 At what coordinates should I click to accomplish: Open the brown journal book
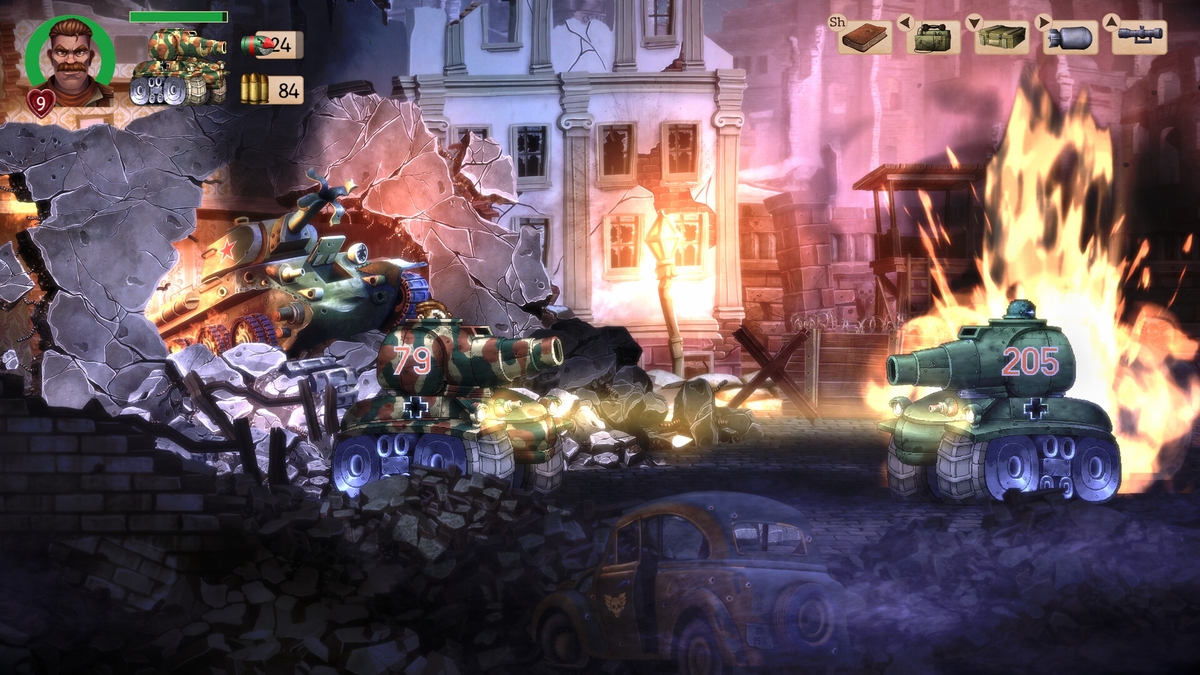[863, 38]
